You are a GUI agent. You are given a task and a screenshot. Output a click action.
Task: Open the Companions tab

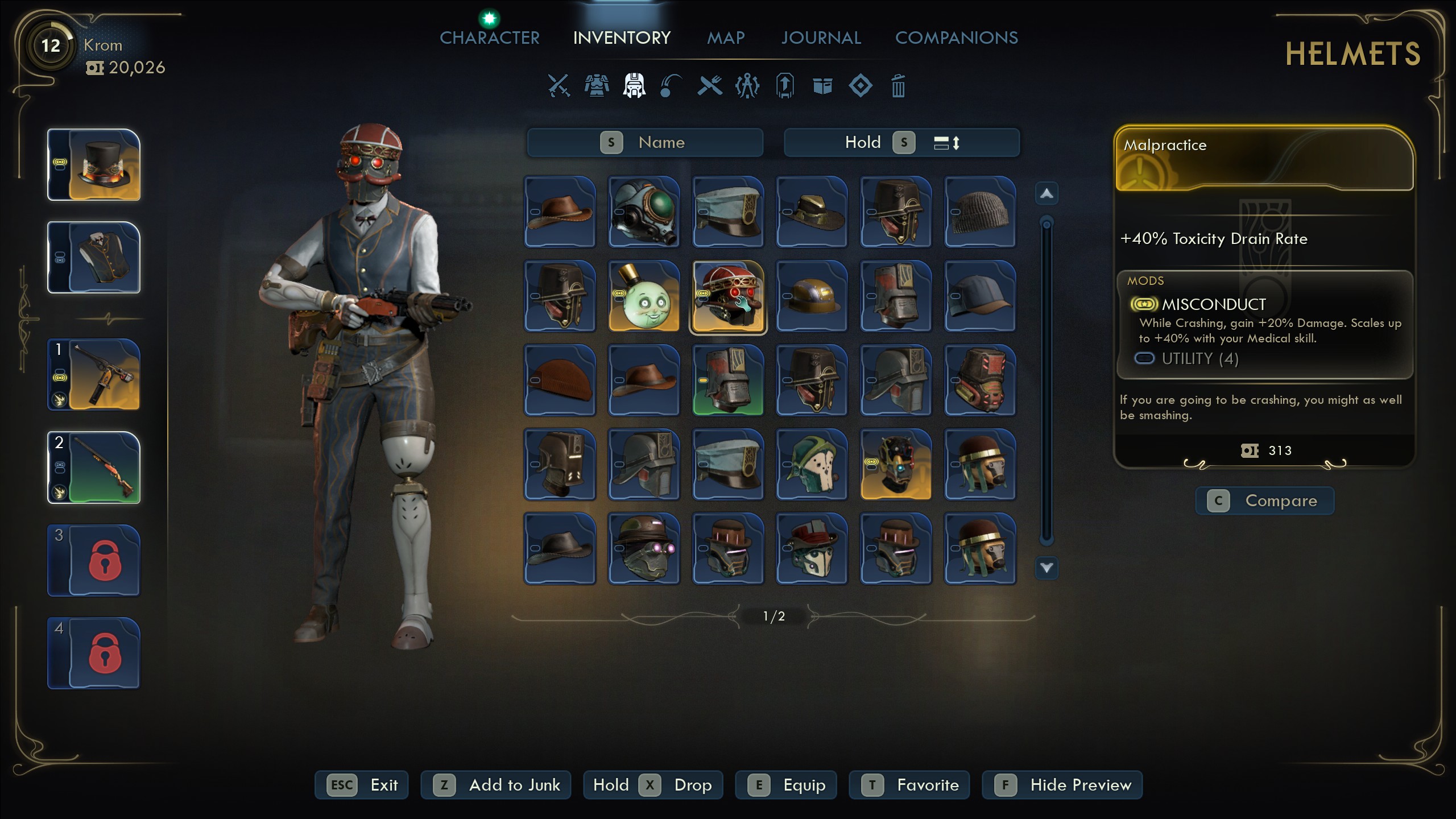(956, 38)
